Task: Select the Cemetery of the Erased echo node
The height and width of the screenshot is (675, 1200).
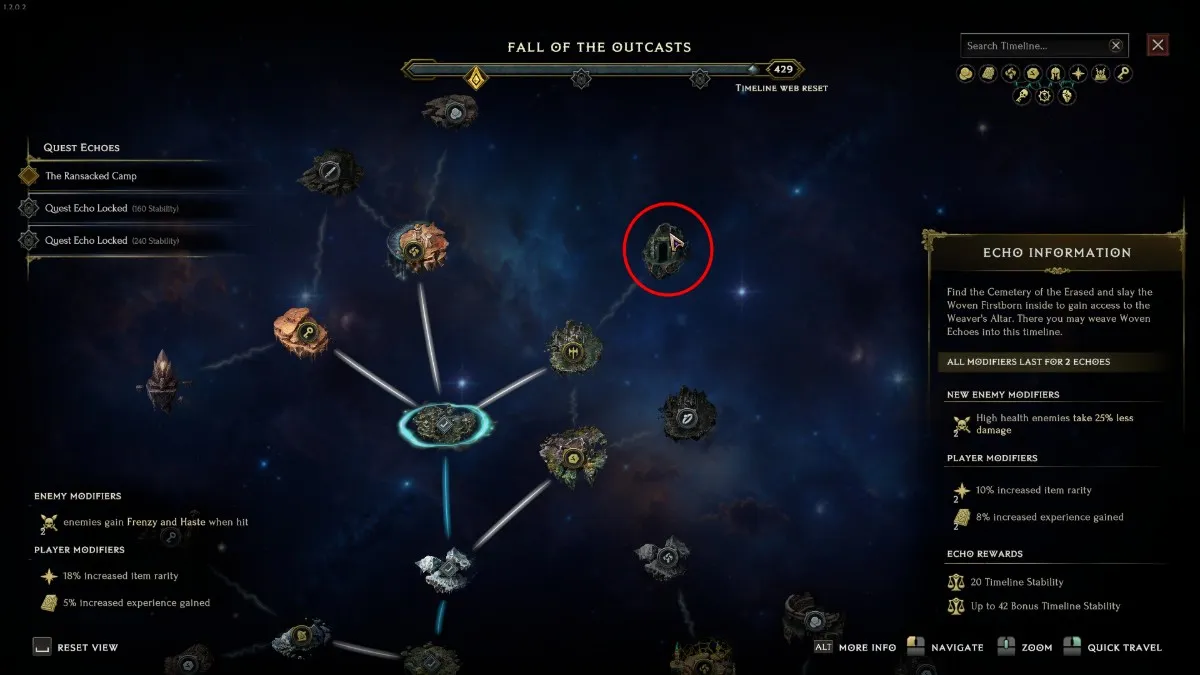Action: [x=667, y=246]
